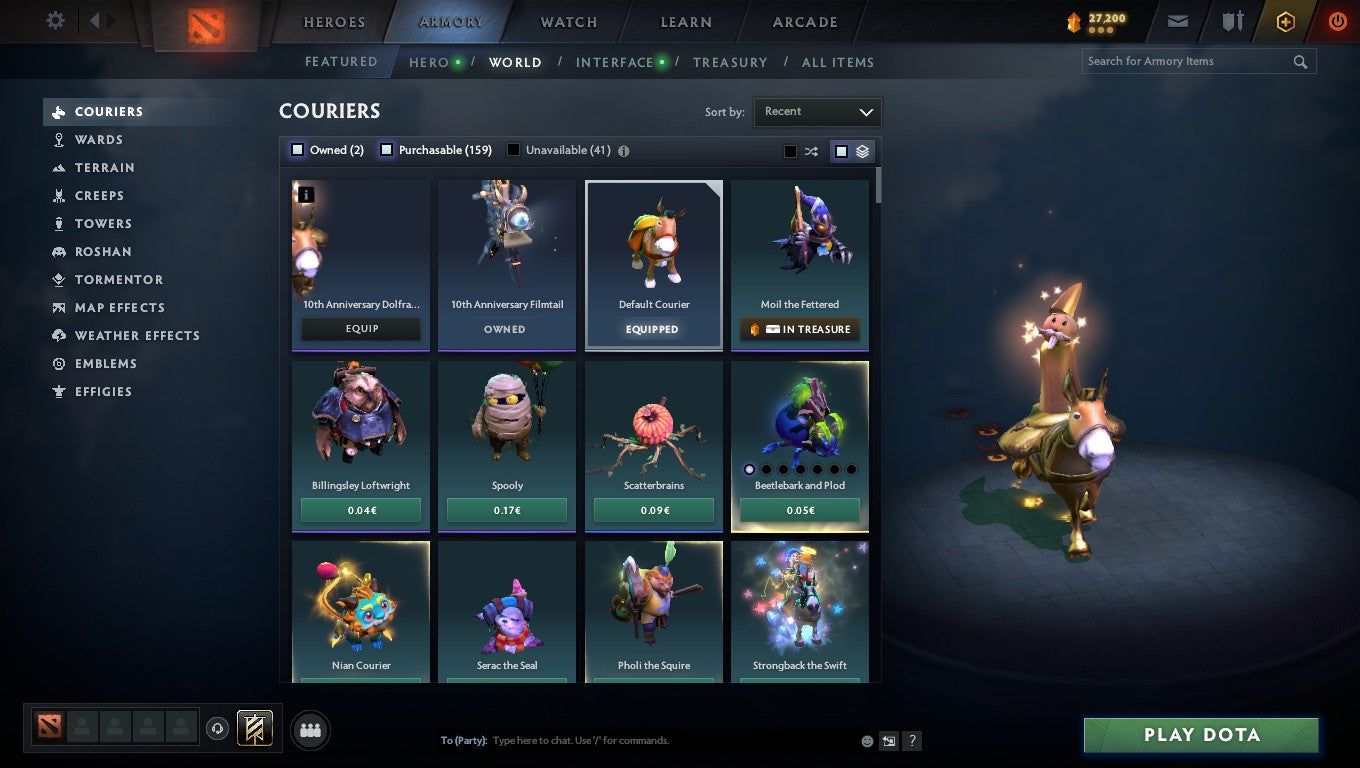Uncheck the Purchasable (159) filter

pos(385,149)
